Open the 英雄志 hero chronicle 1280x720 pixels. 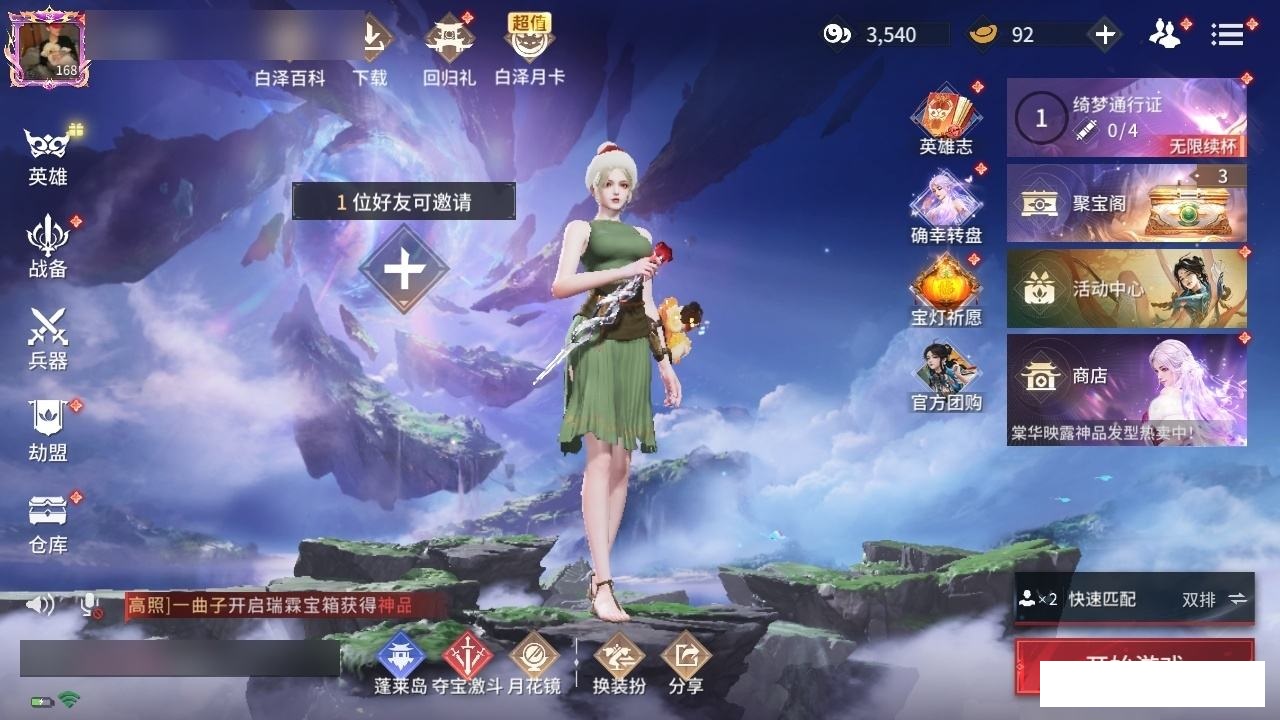(x=945, y=120)
